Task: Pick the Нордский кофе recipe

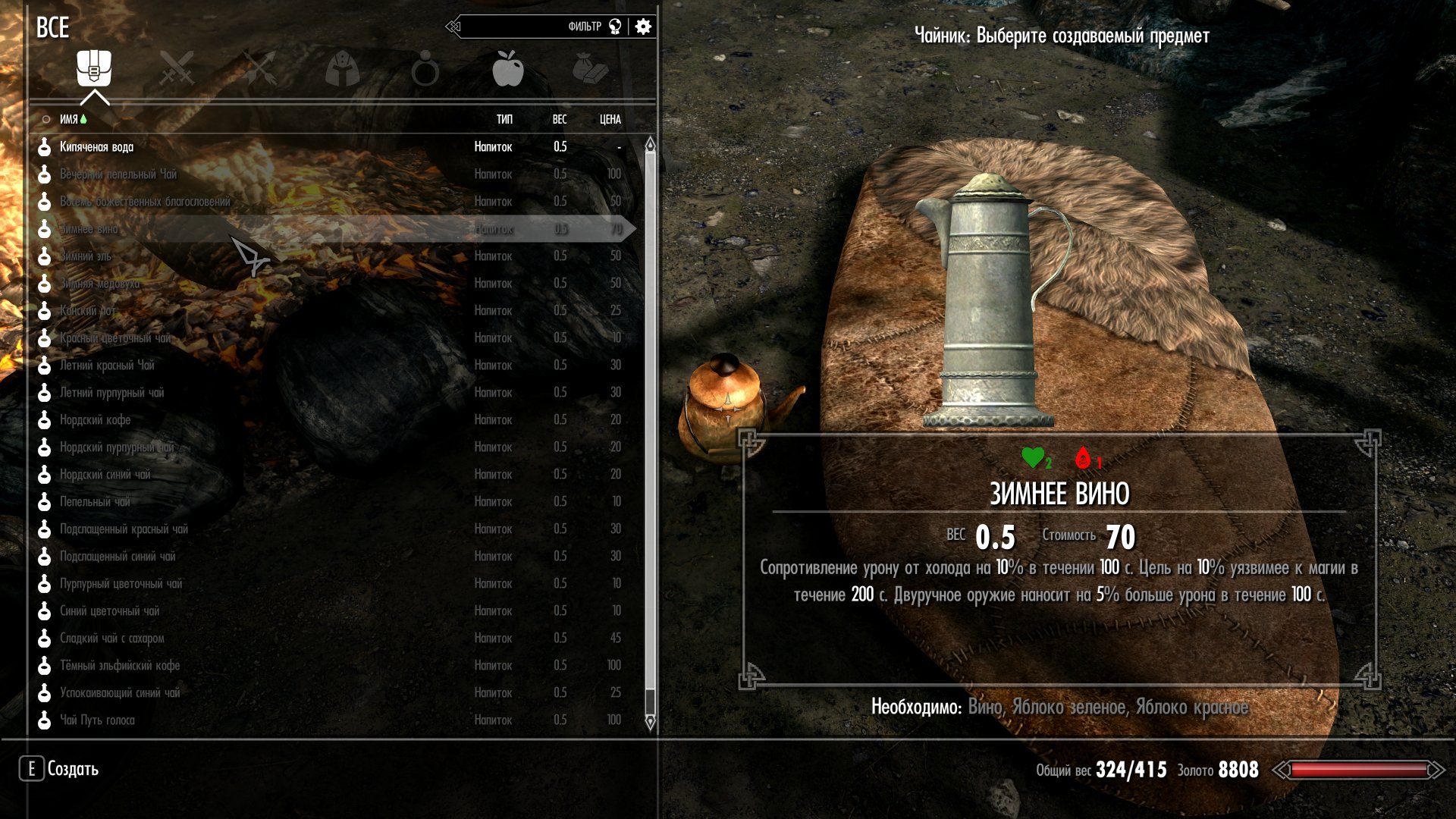Action: click(x=96, y=420)
